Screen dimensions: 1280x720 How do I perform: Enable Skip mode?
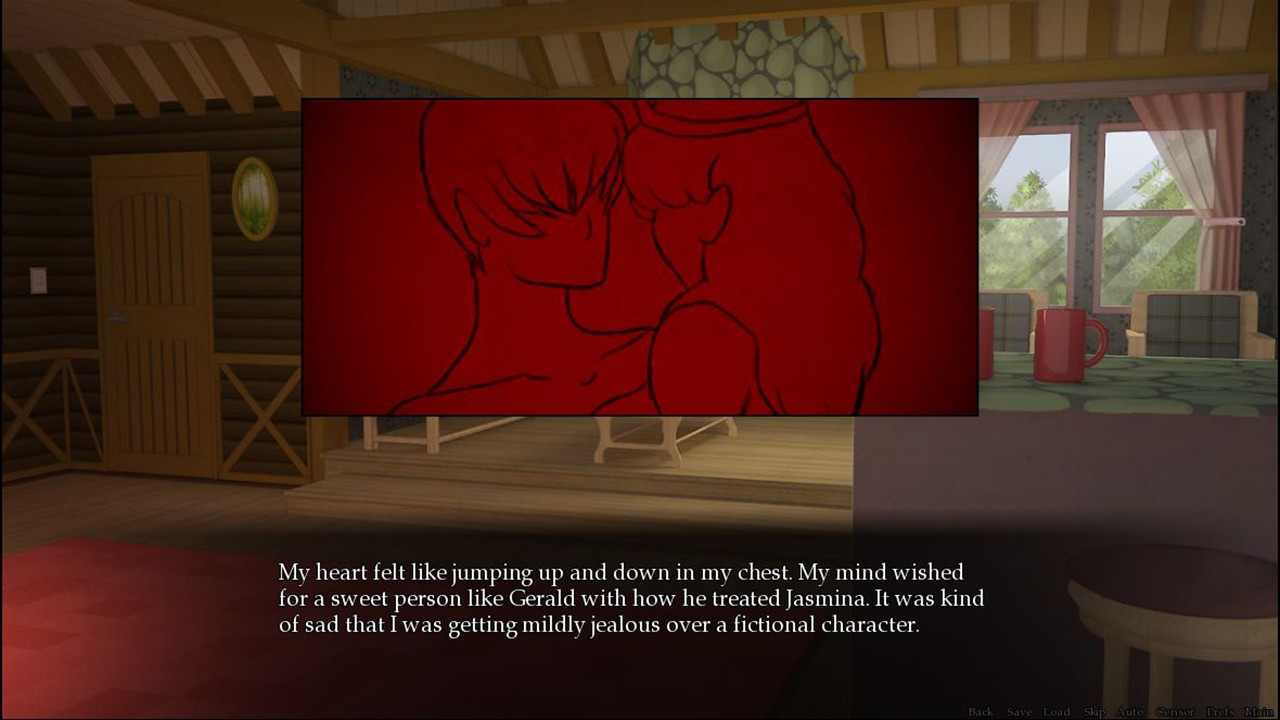(x=1094, y=712)
